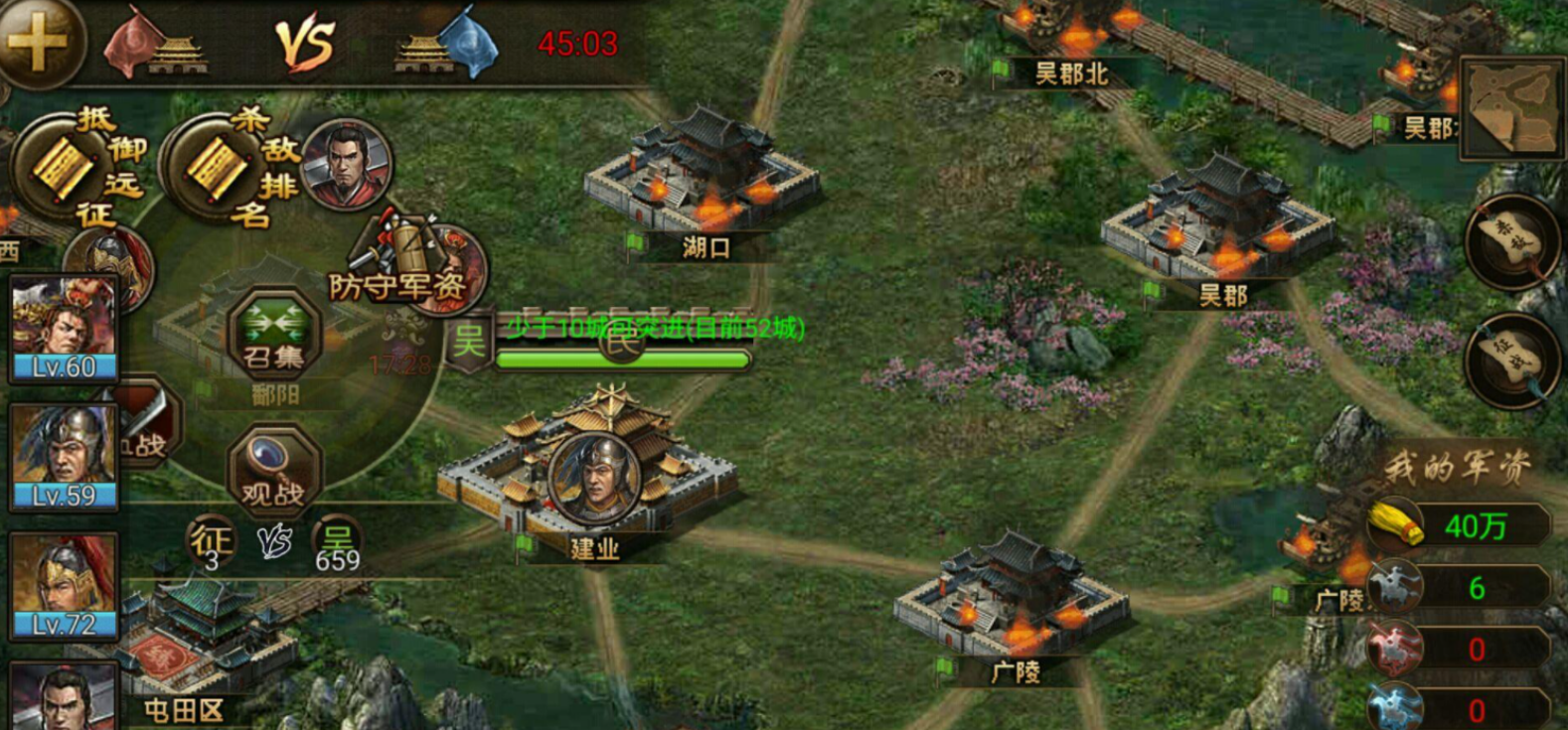The width and height of the screenshot is (1568, 730).
Task: Select the 吴郡 city label
Action: (x=1222, y=295)
